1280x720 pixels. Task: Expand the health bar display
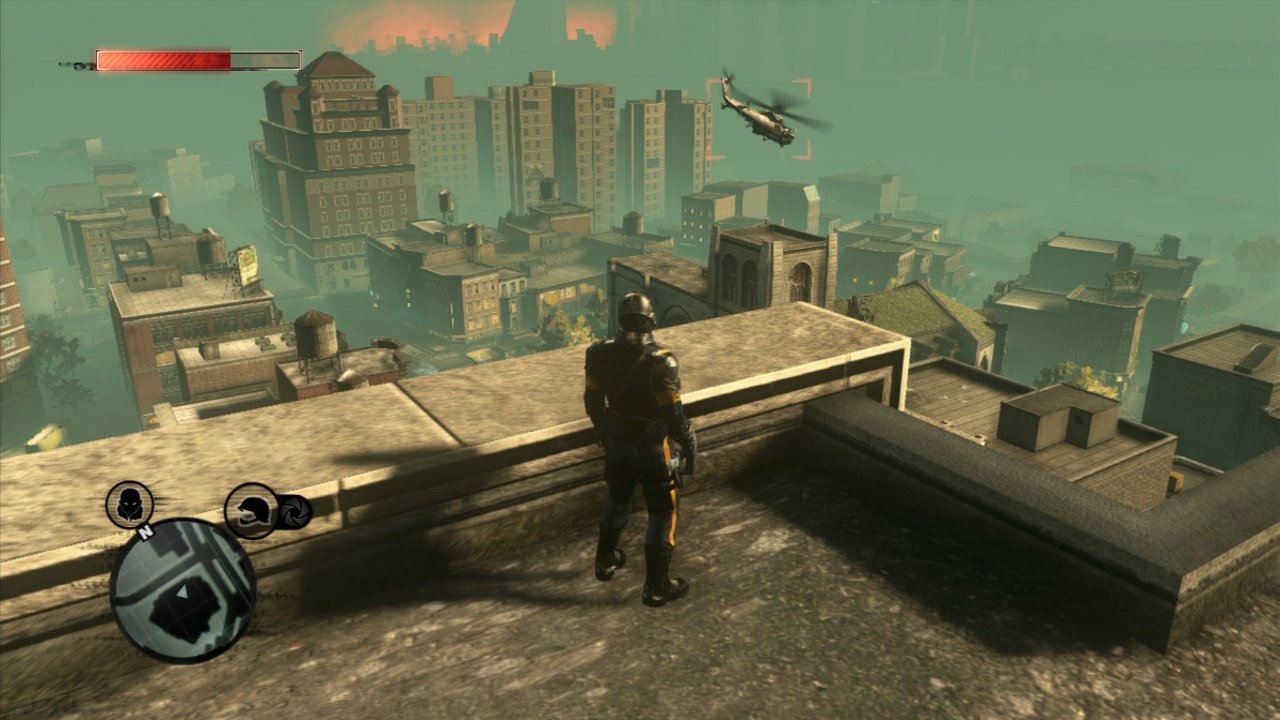pos(197,60)
